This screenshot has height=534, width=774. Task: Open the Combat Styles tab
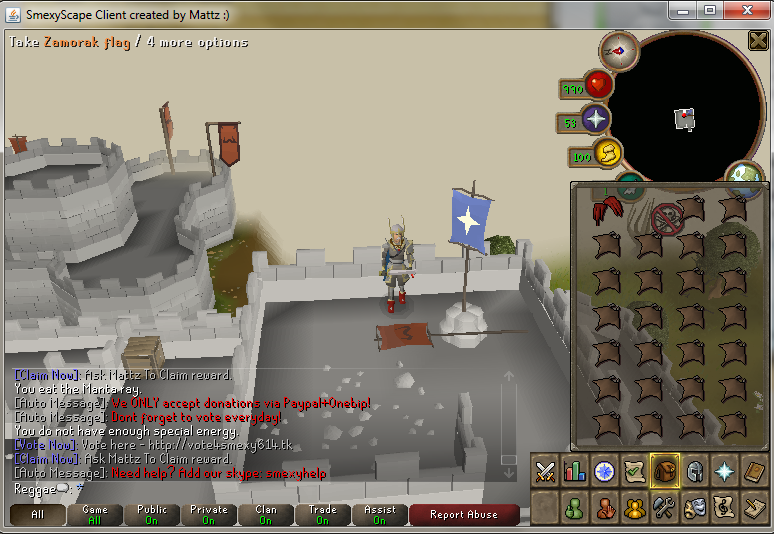(x=545, y=470)
